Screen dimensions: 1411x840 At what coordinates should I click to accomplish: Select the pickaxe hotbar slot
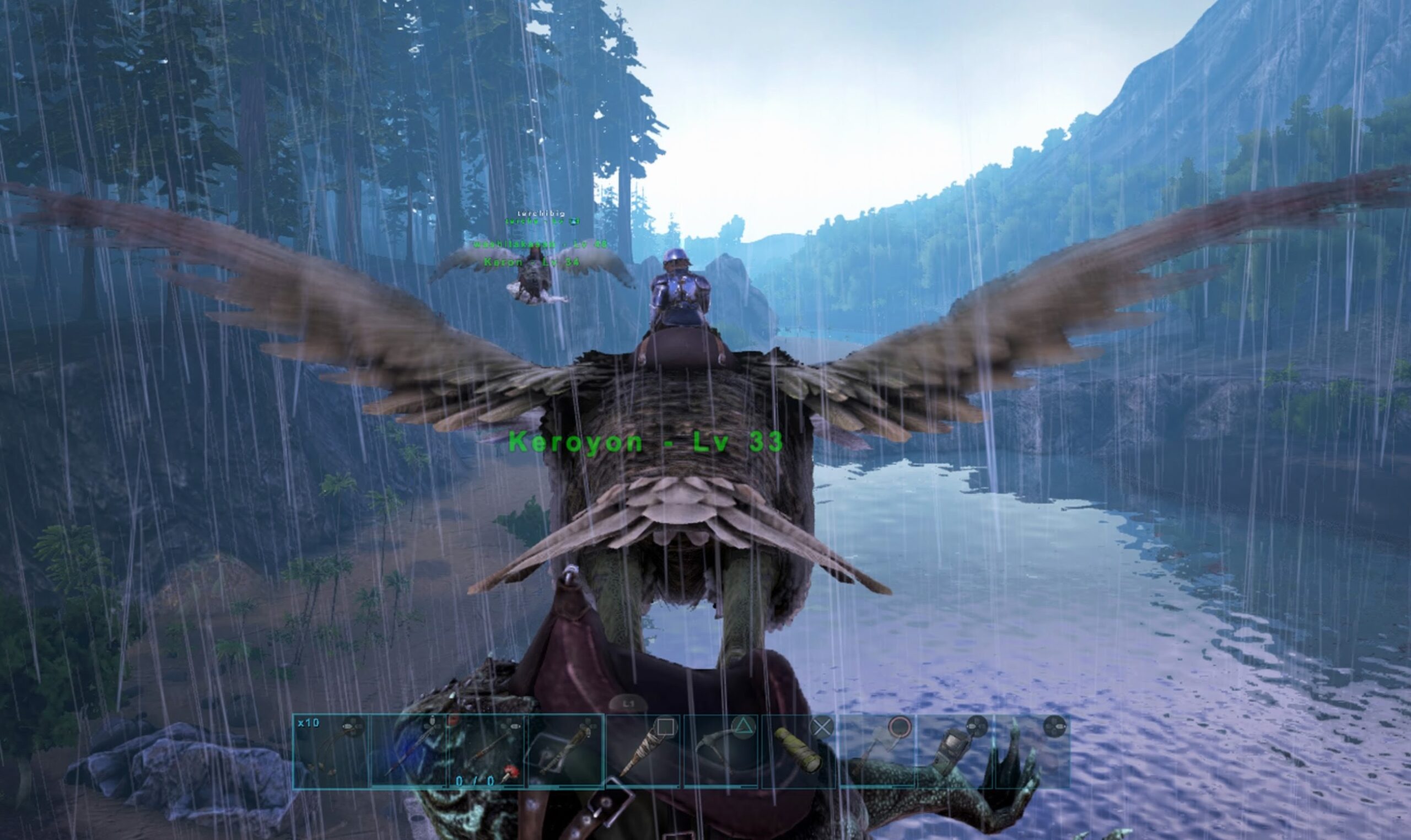[721, 751]
